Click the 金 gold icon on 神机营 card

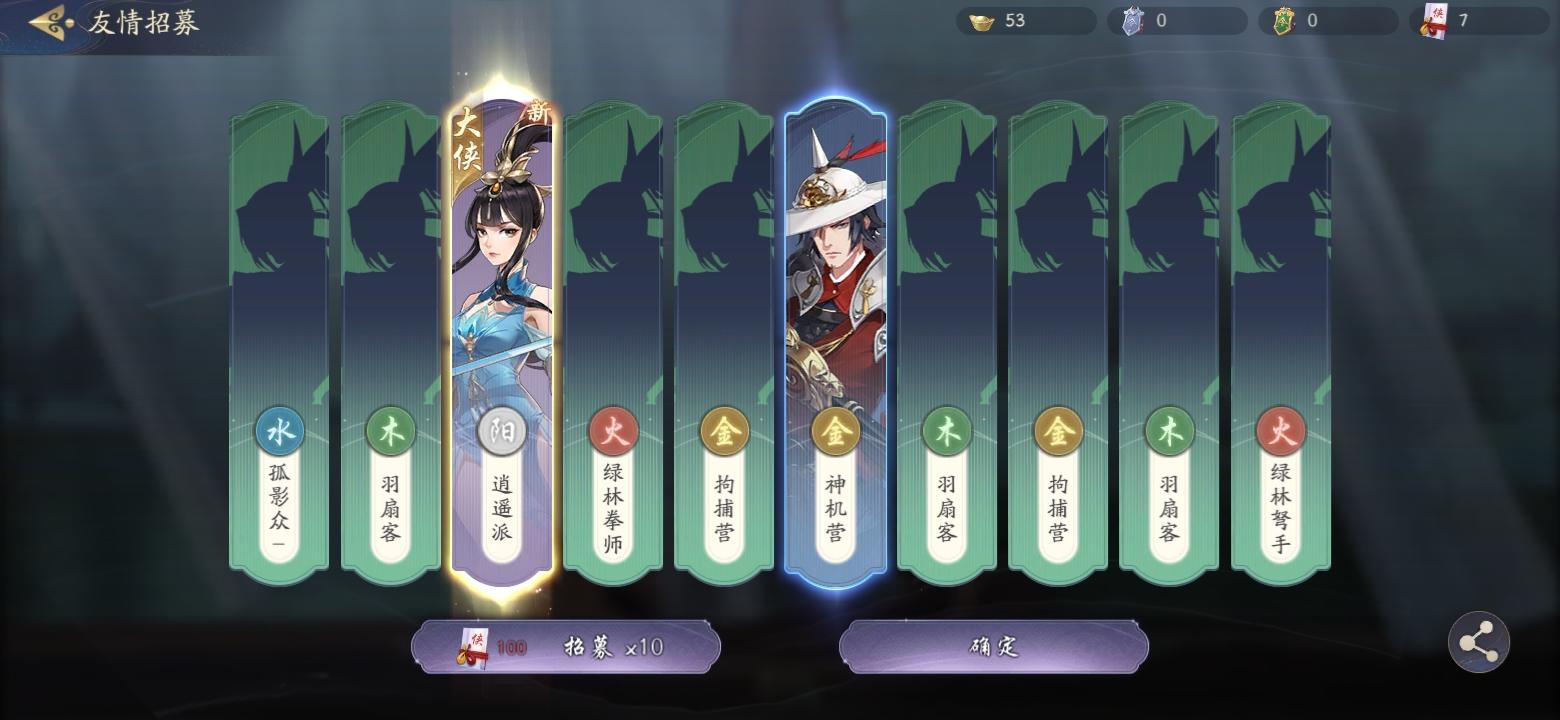(x=836, y=430)
